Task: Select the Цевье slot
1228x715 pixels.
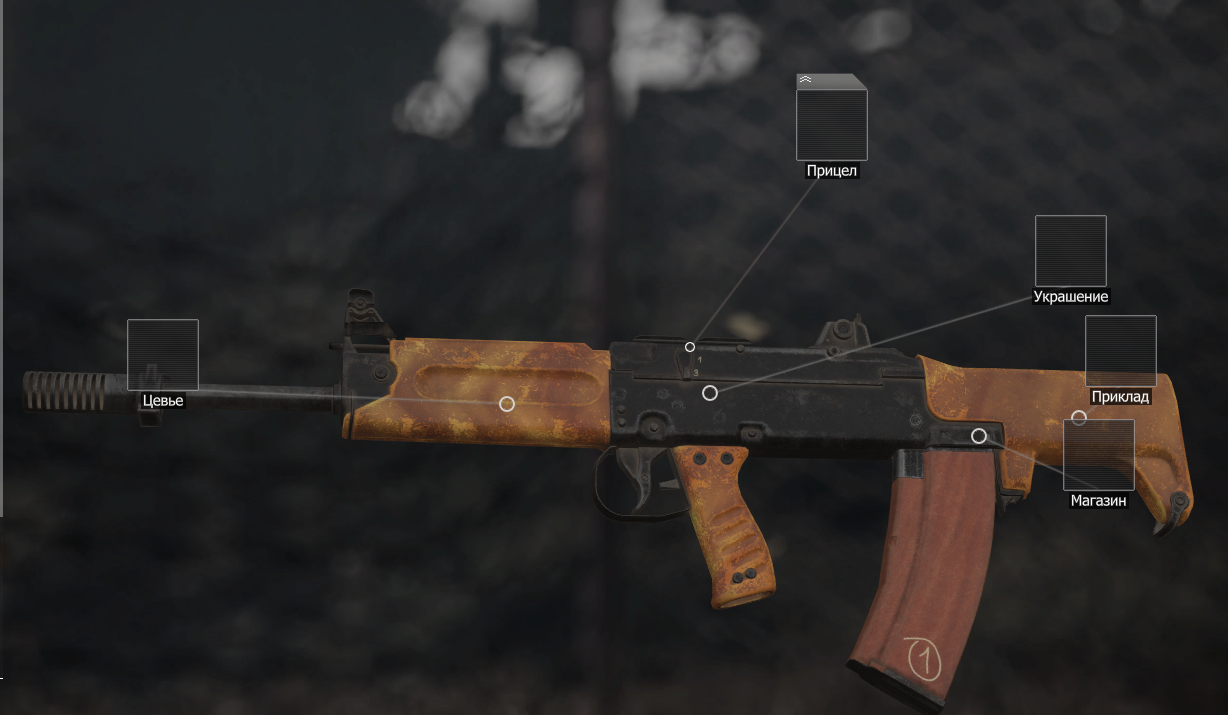Action: [x=162, y=355]
